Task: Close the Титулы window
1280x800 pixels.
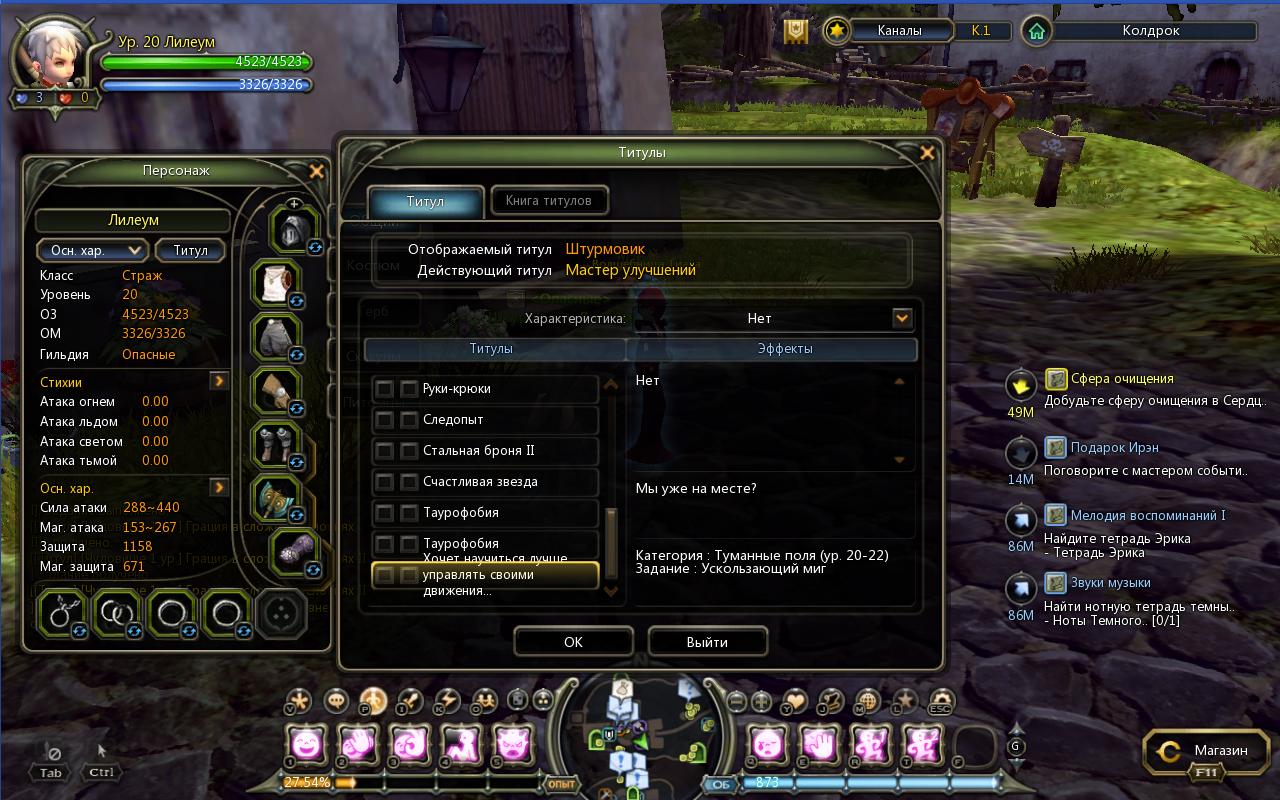Action: (x=927, y=153)
